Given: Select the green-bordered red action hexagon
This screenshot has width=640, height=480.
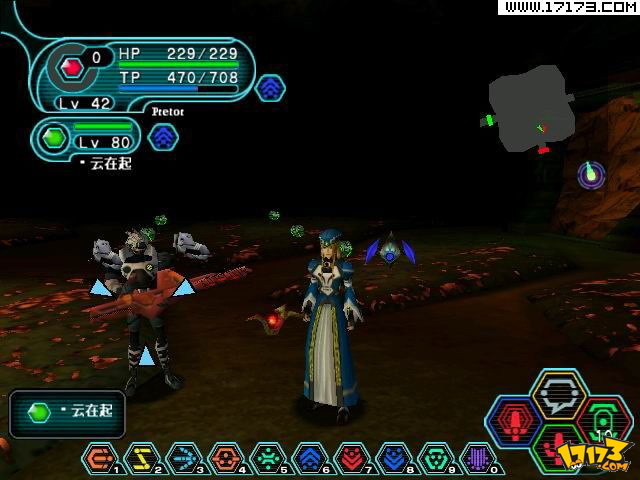Looking at the screenshot, I should pyautogui.click(x=559, y=448).
